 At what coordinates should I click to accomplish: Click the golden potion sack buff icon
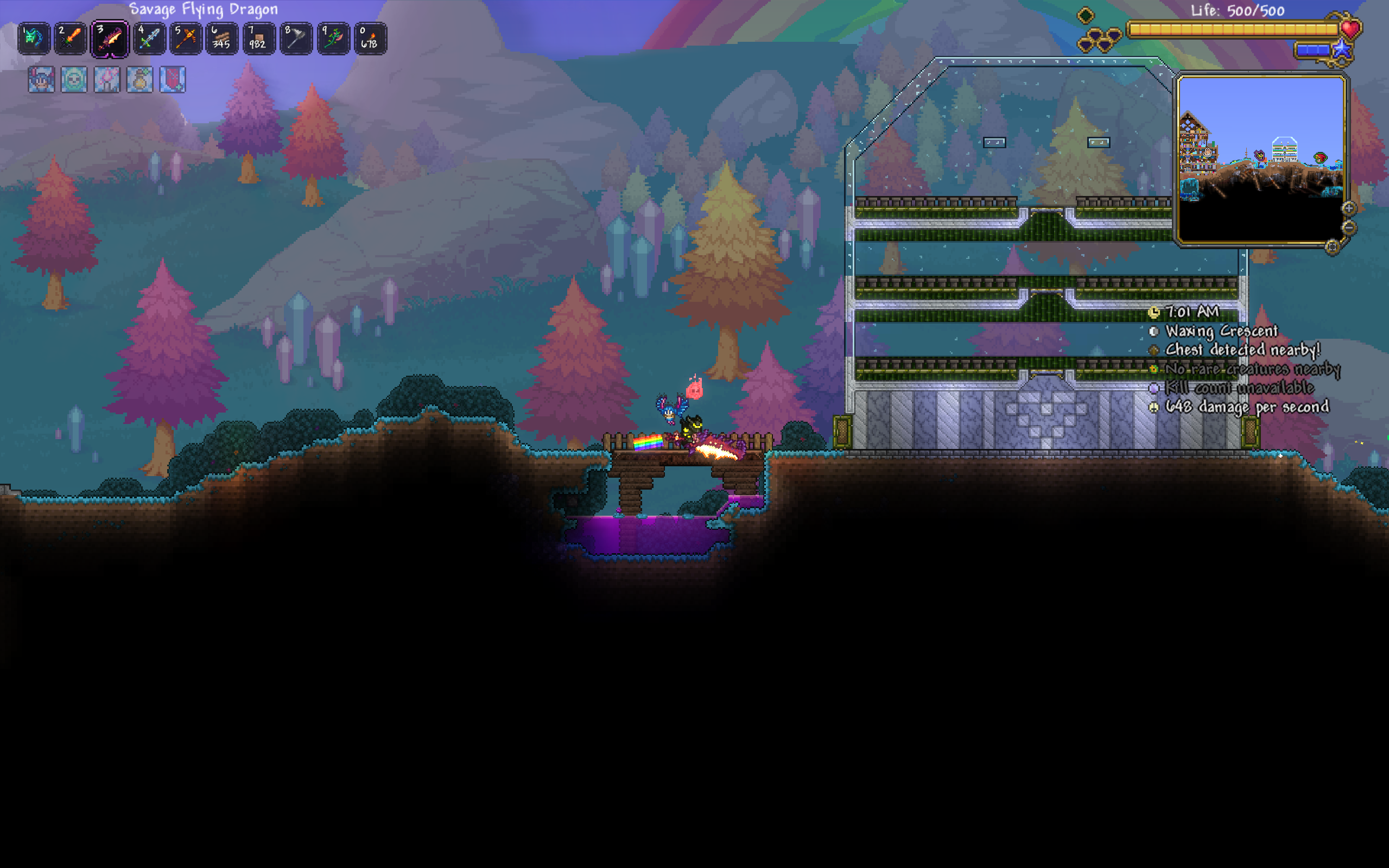pyautogui.click(x=139, y=79)
